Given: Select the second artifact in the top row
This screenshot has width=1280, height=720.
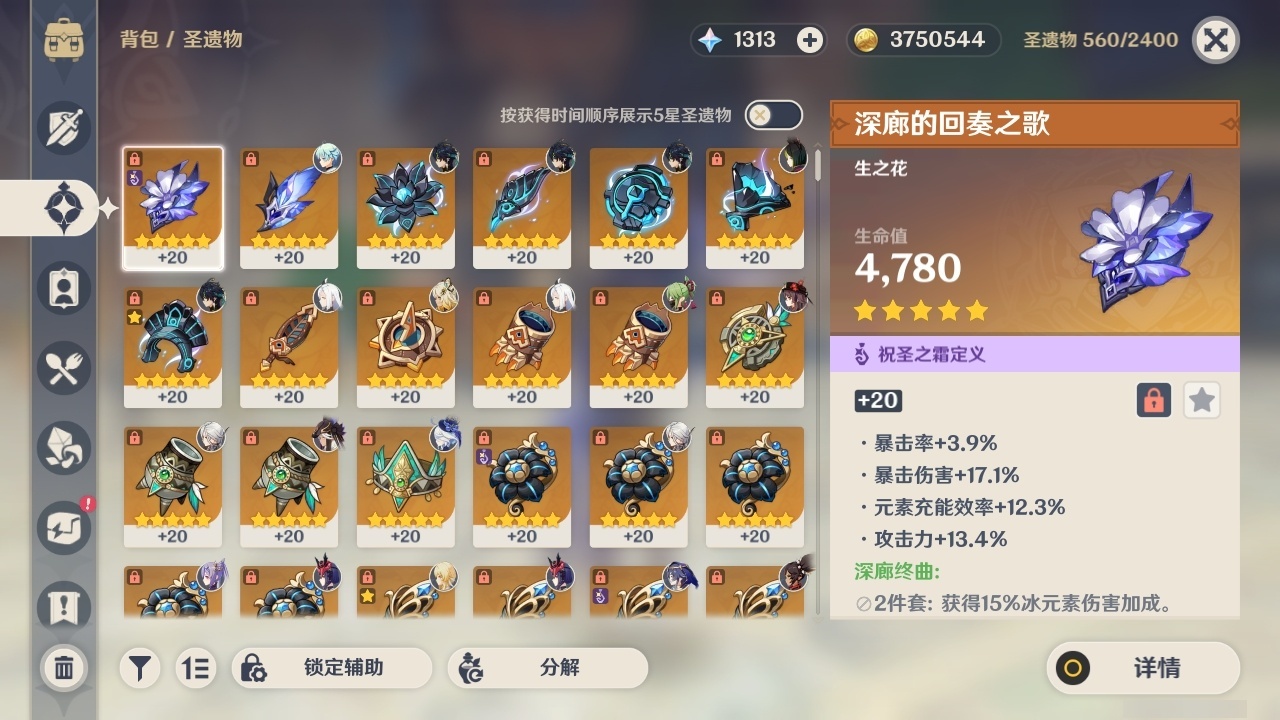Looking at the screenshot, I should pos(289,208).
